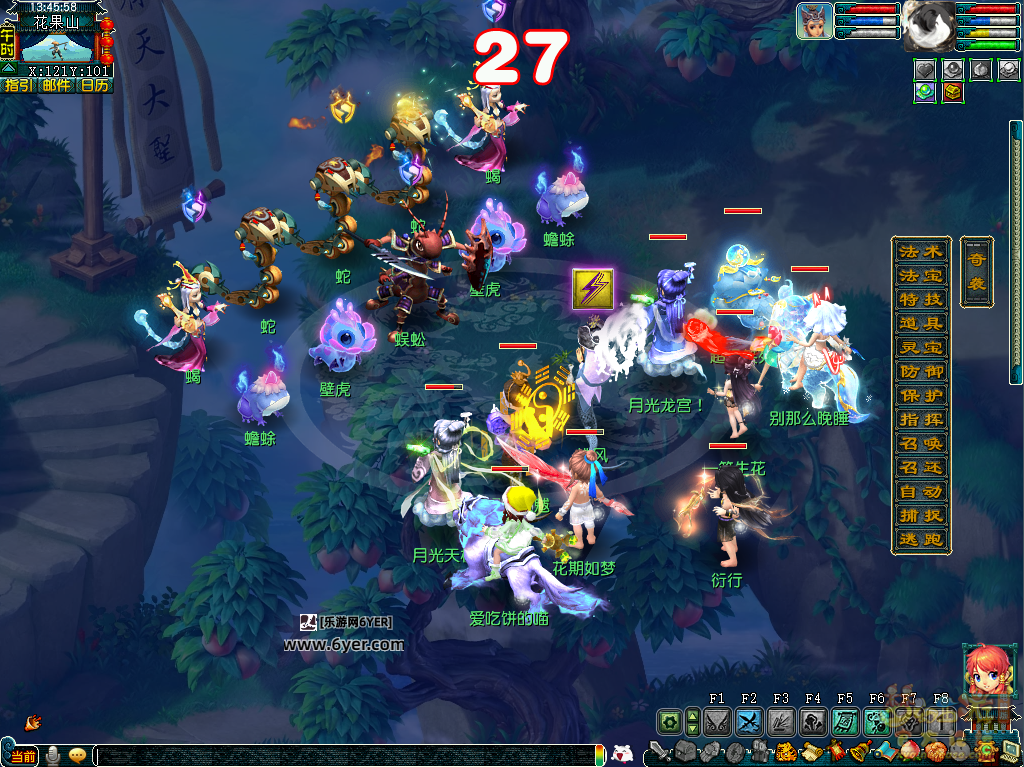This screenshot has width=1024, height=767.
Task: Open the 指引 guide button
Action: point(18,86)
